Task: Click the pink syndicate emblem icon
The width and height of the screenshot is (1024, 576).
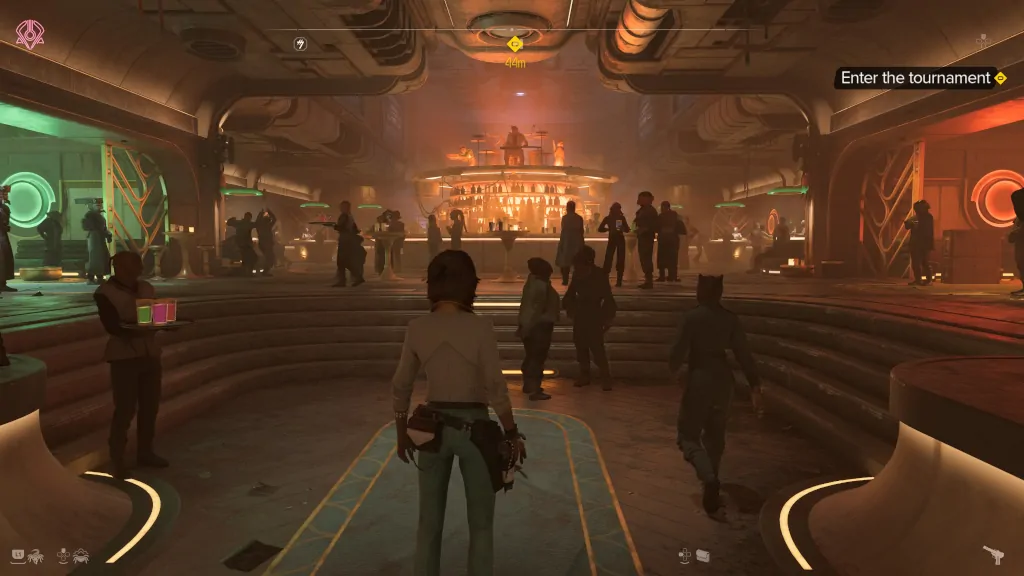Action: pyautogui.click(x=30, y=36)
